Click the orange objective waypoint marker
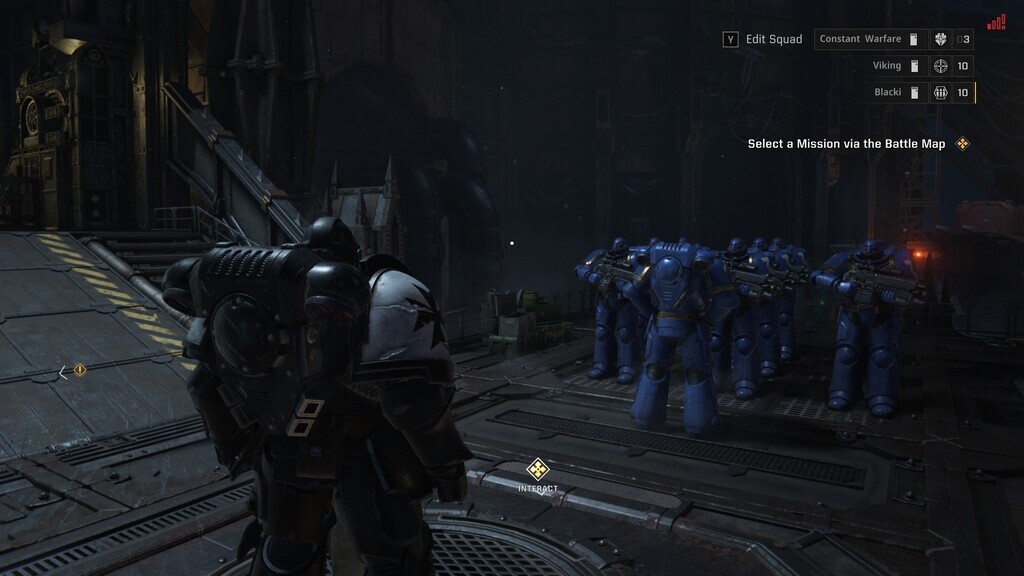Viewport: 1024px width, 576px height. click(x=80, y=371)
